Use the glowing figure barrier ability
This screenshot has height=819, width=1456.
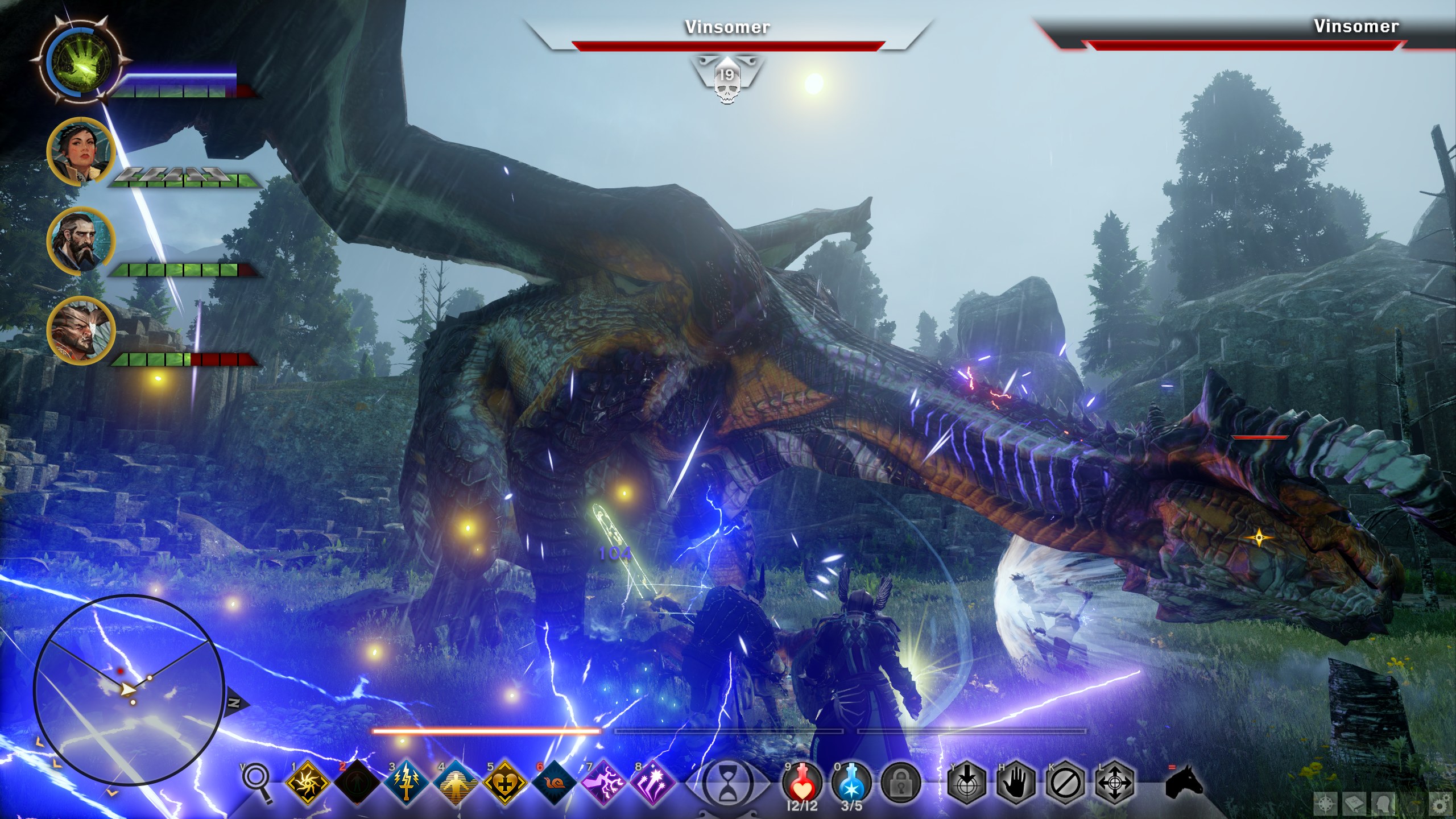455,784
